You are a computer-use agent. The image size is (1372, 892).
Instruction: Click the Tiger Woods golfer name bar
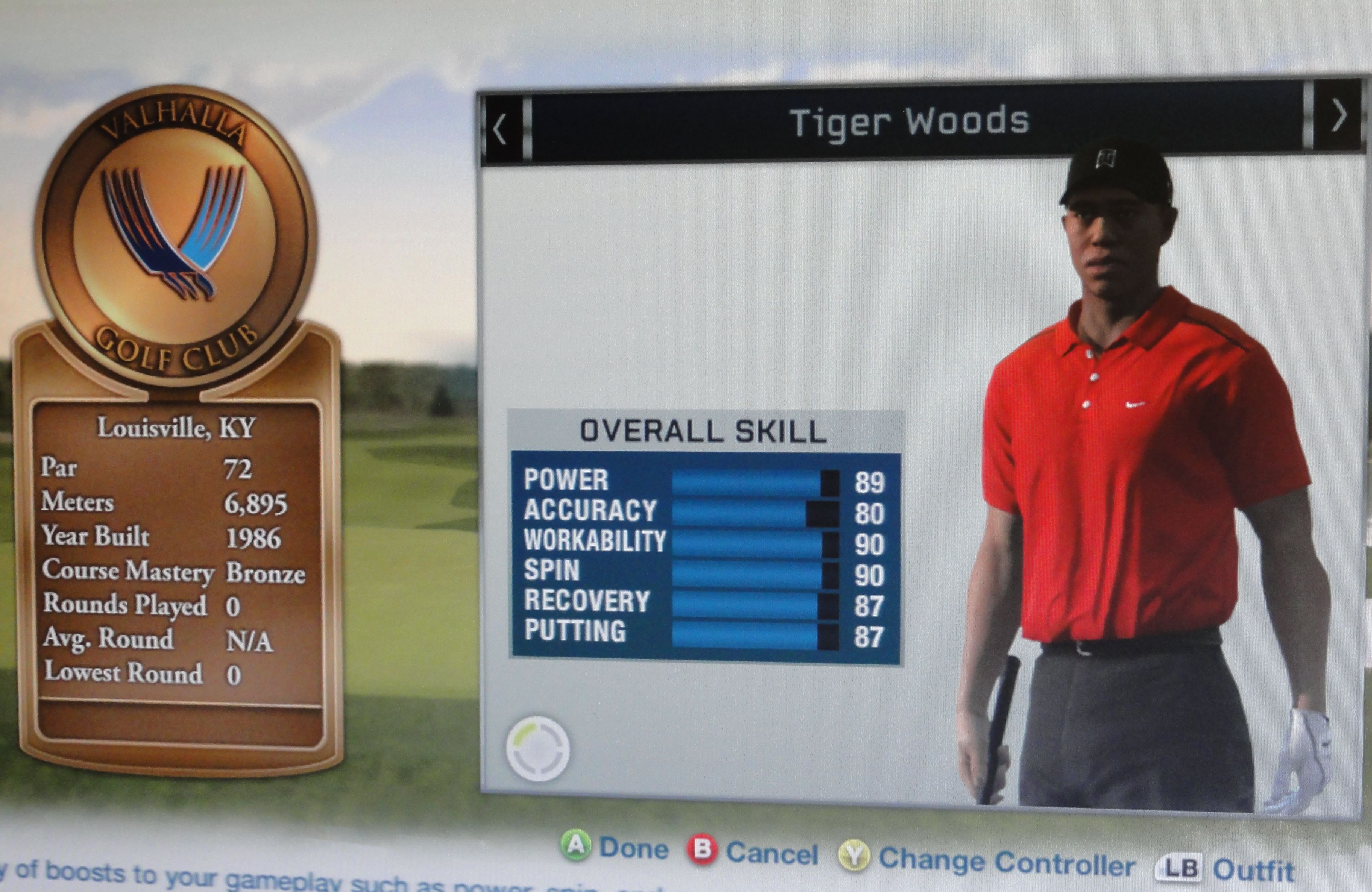(909, 122)
